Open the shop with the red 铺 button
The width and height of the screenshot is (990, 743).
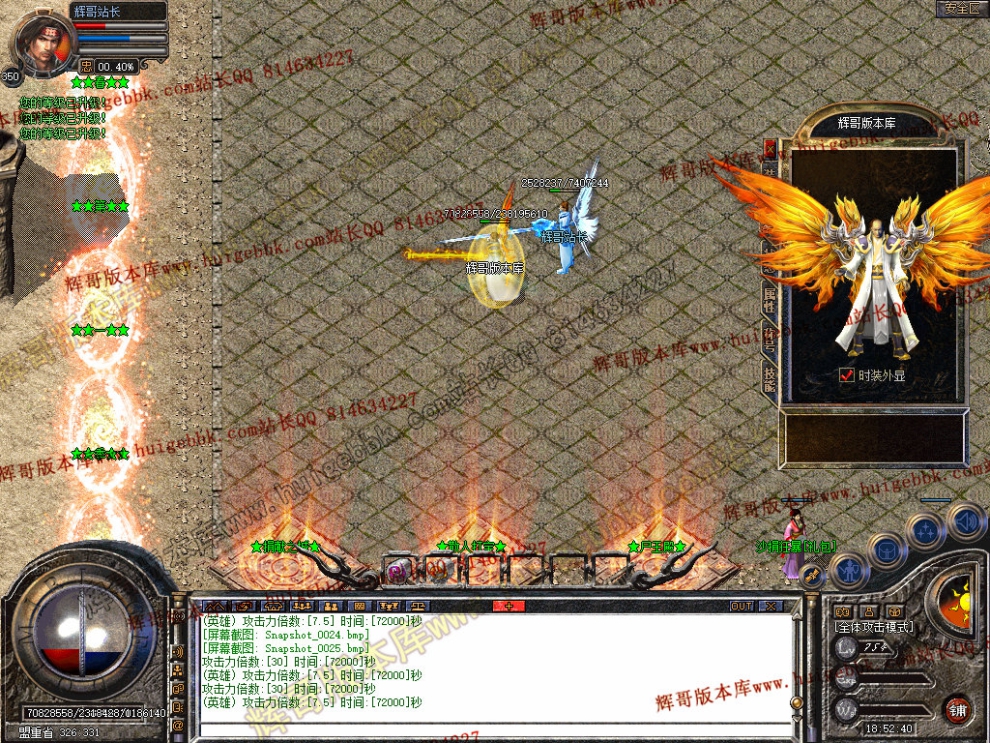(957, 709)
